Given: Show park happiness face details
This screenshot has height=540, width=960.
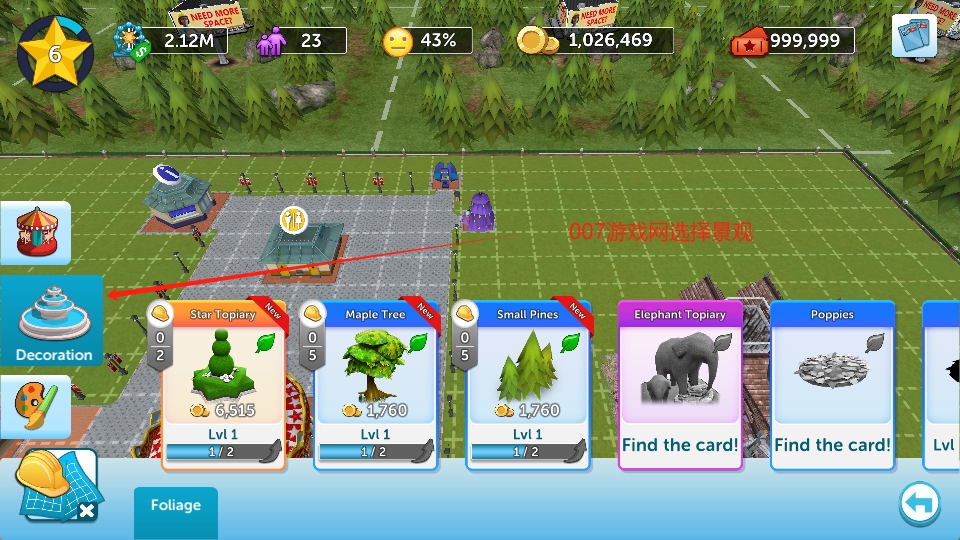Looking at the screenshot, I should (x=398, y=40).
